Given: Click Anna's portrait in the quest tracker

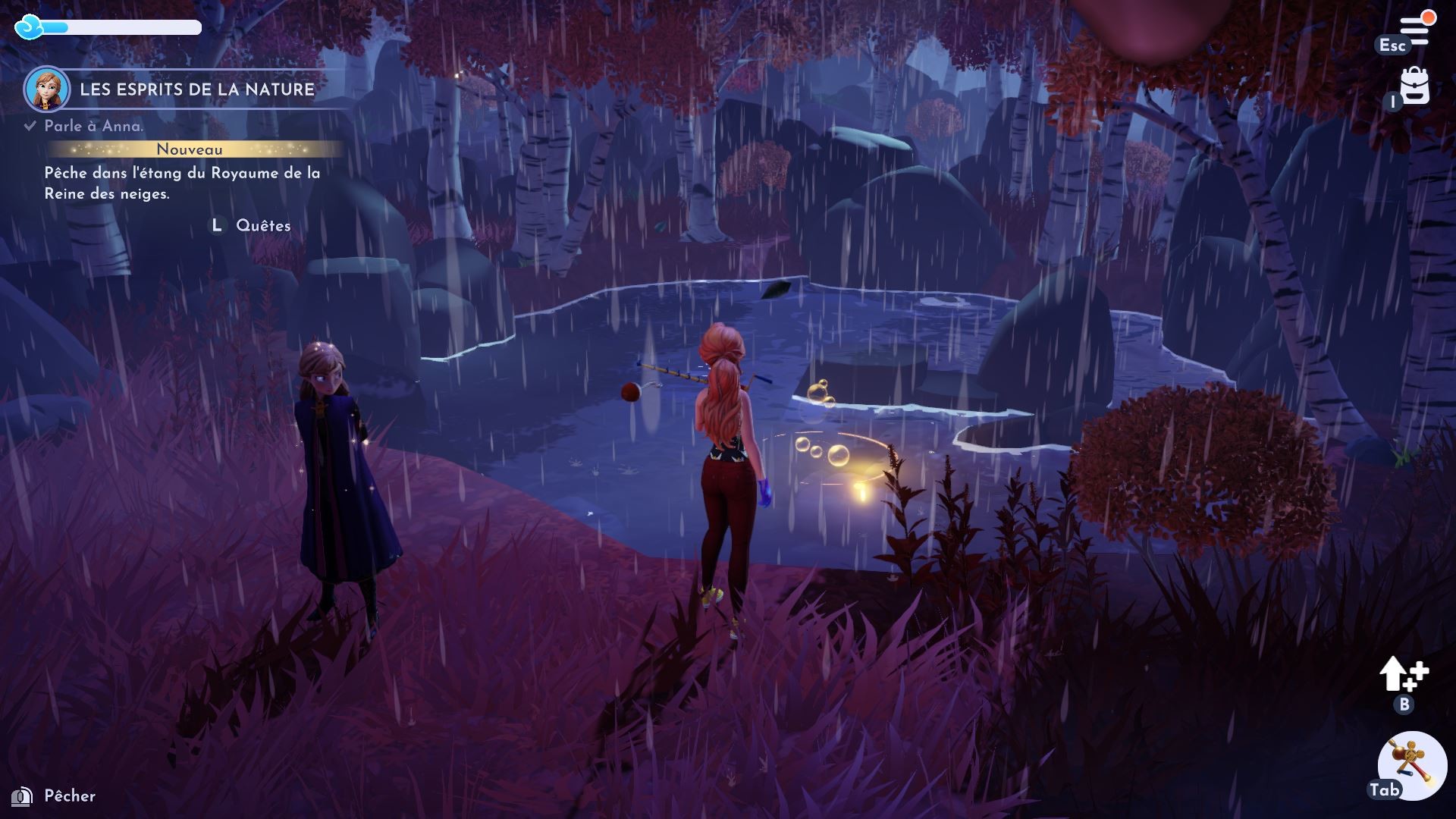Looking at the screenshot, I should pyautogui.click(x=45, y=89).
